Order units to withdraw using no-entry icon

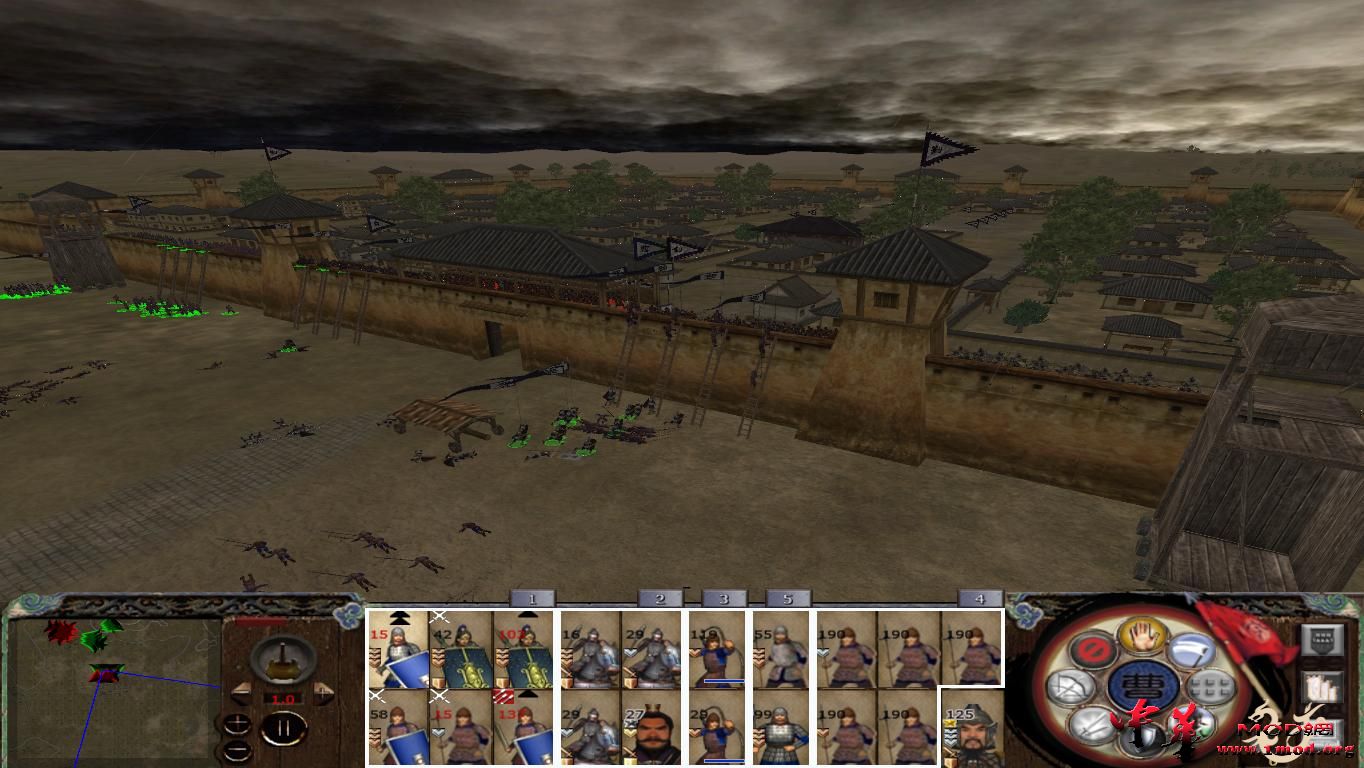pos(1094,650)
